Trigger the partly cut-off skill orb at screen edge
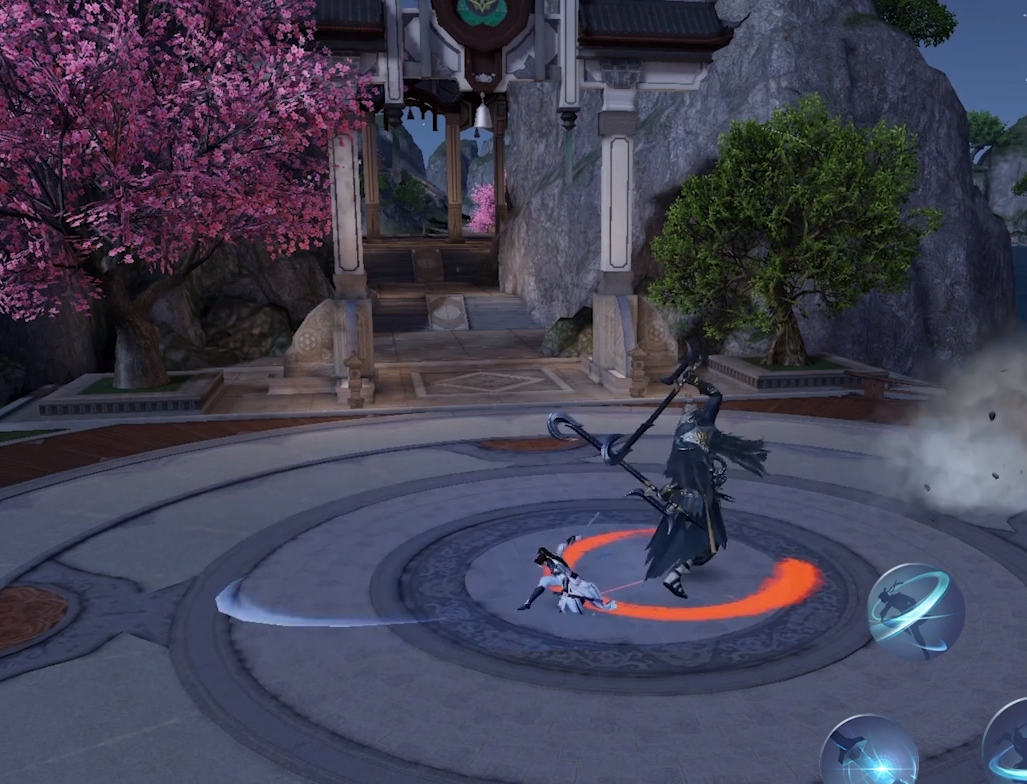Viewport: 1027px width, 784px height. [x=1006, y=742]
